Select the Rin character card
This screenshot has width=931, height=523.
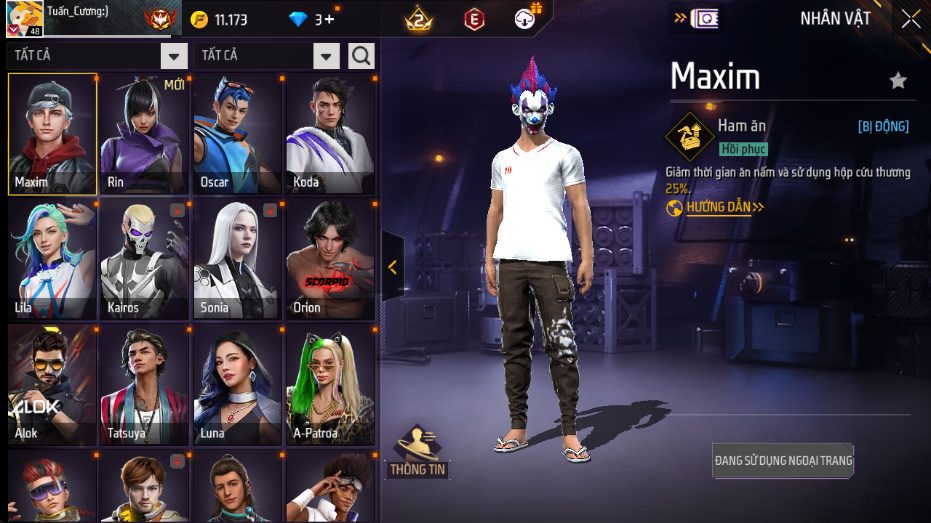[x=145, y=134]
